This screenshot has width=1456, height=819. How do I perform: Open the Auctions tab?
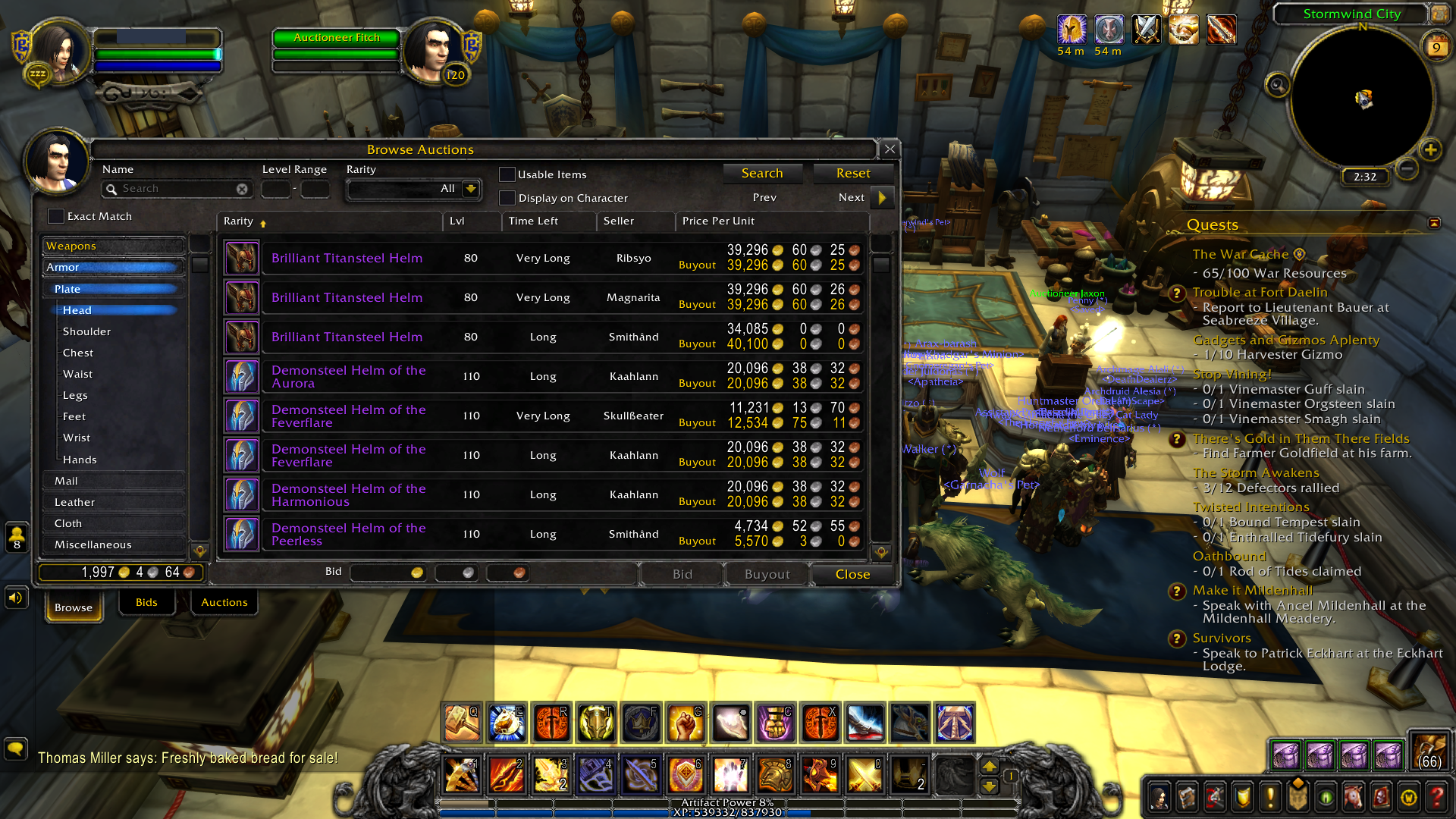pyautogui.click(x=224, y=603)
